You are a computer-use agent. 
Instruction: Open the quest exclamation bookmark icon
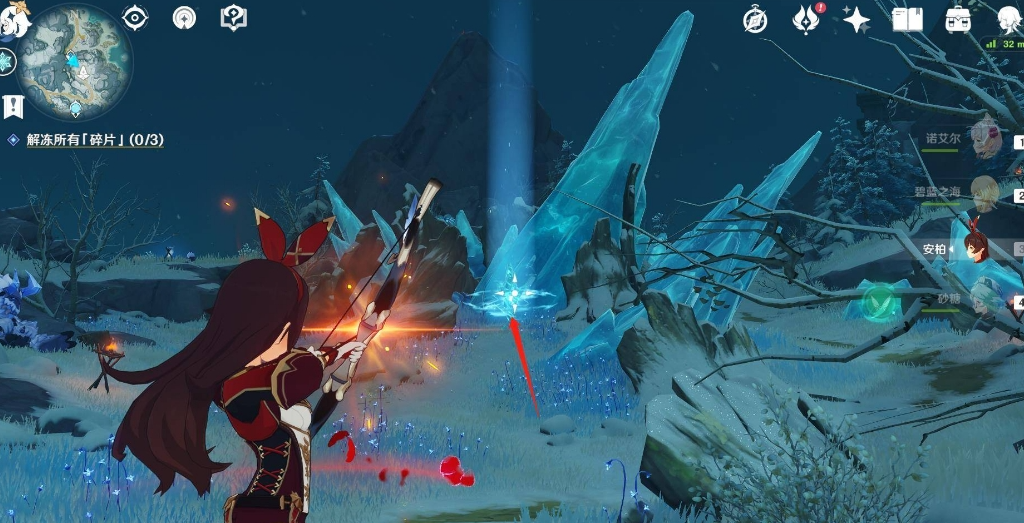[x=13, y=106]
